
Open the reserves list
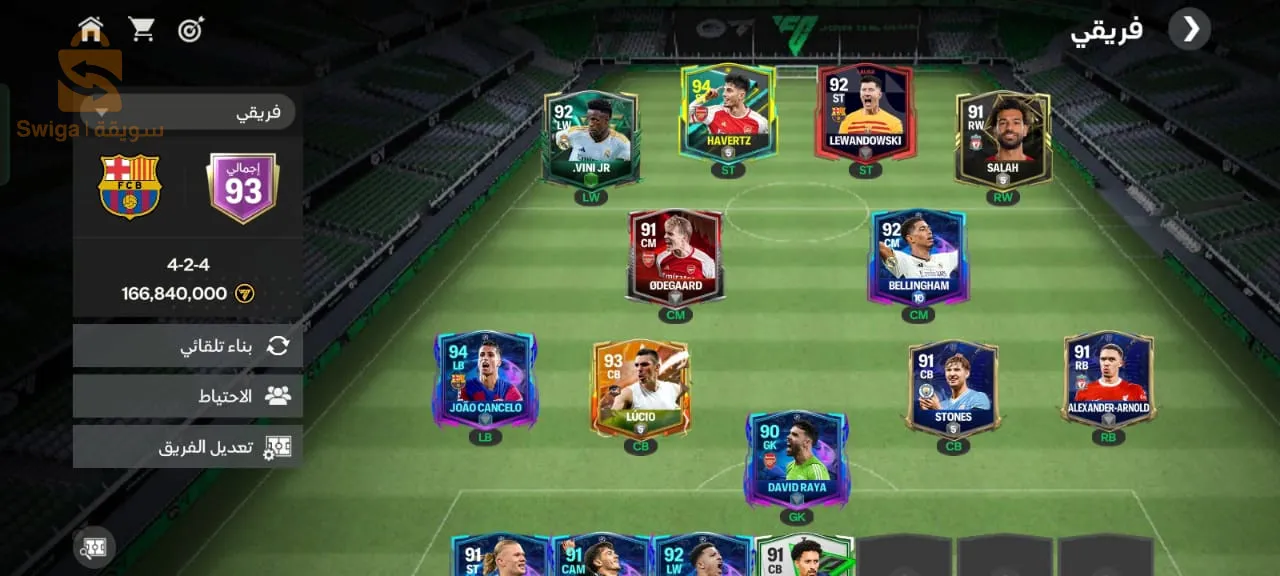tap(188, 396)
